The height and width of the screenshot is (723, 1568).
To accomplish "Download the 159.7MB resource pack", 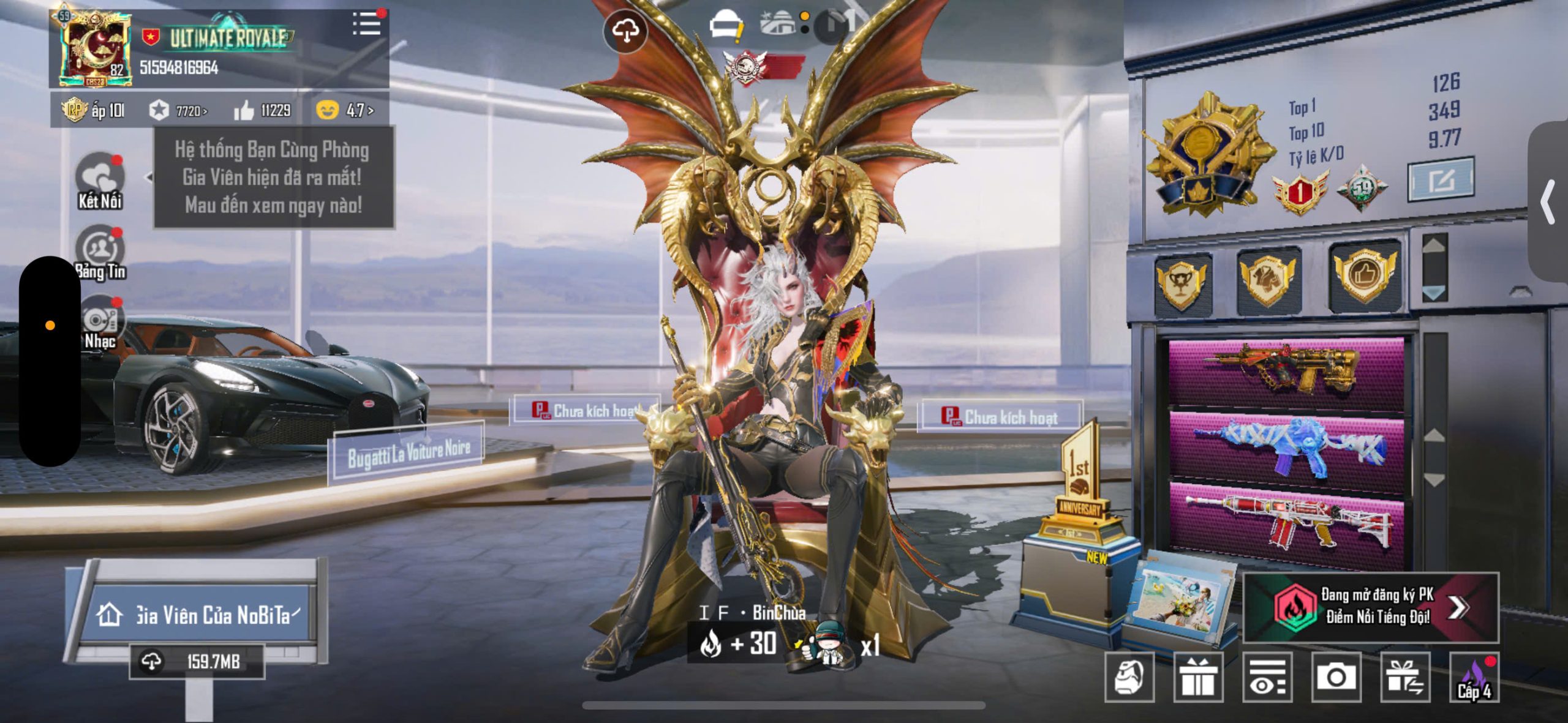I will [x=197, y=662].
